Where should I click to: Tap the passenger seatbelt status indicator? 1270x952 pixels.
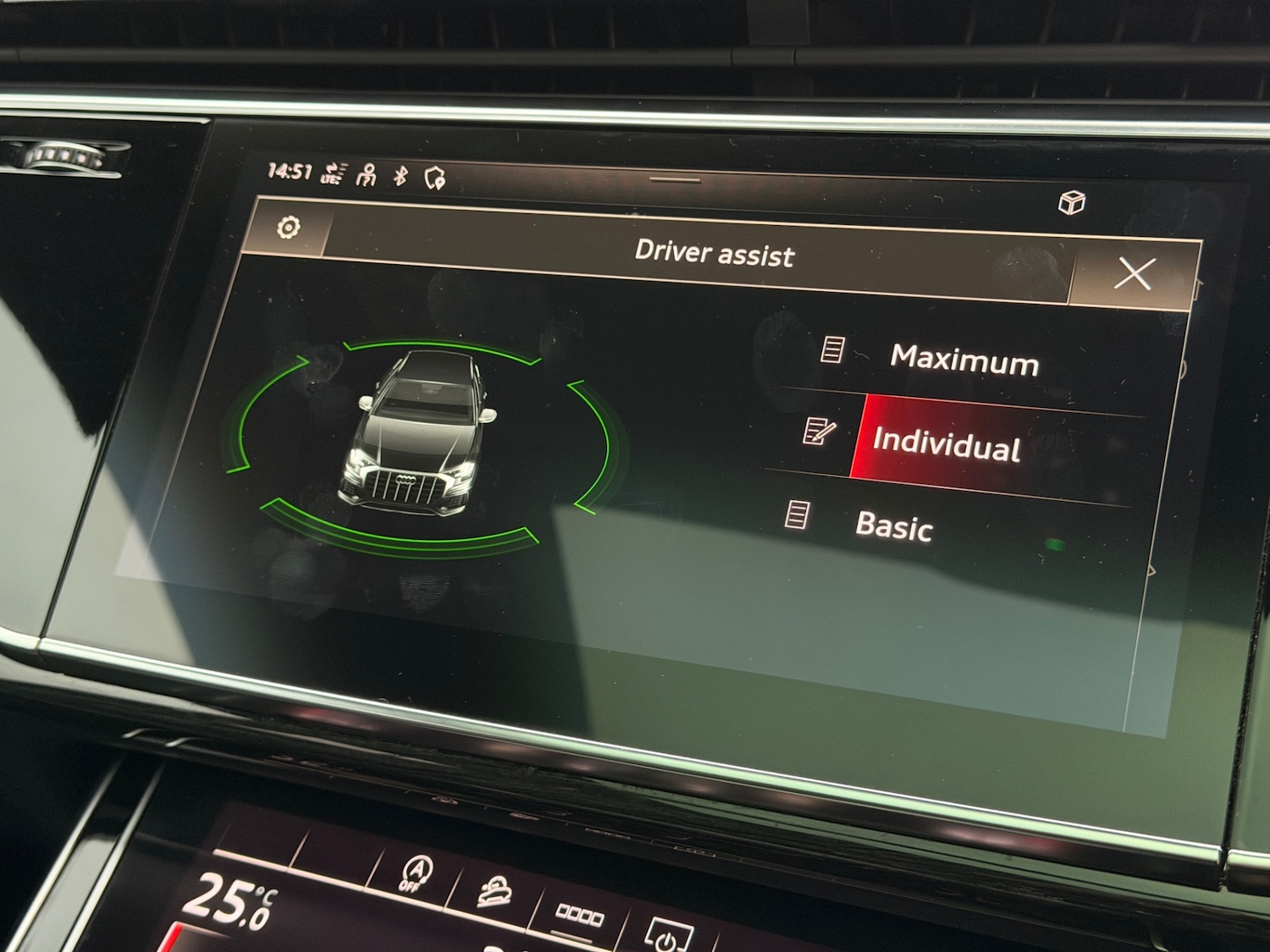[367, 173]
